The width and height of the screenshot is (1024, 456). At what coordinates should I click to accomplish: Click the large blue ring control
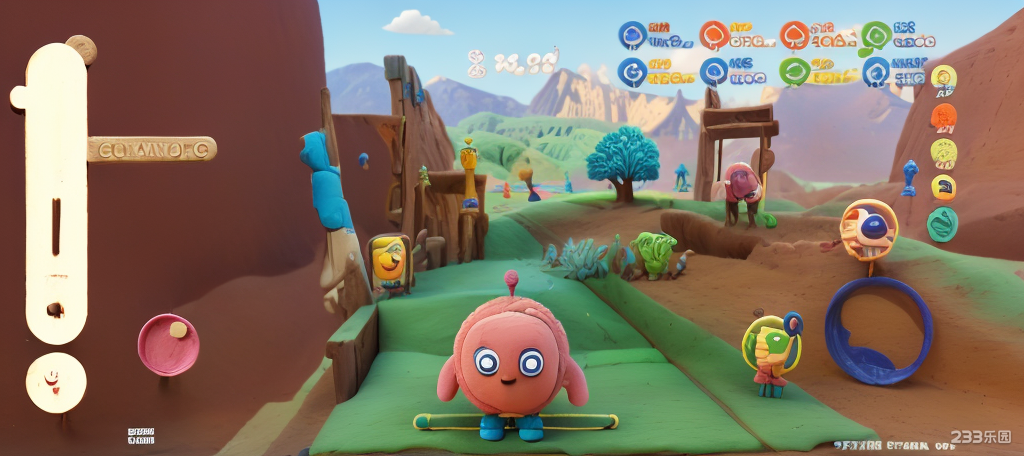878,331
